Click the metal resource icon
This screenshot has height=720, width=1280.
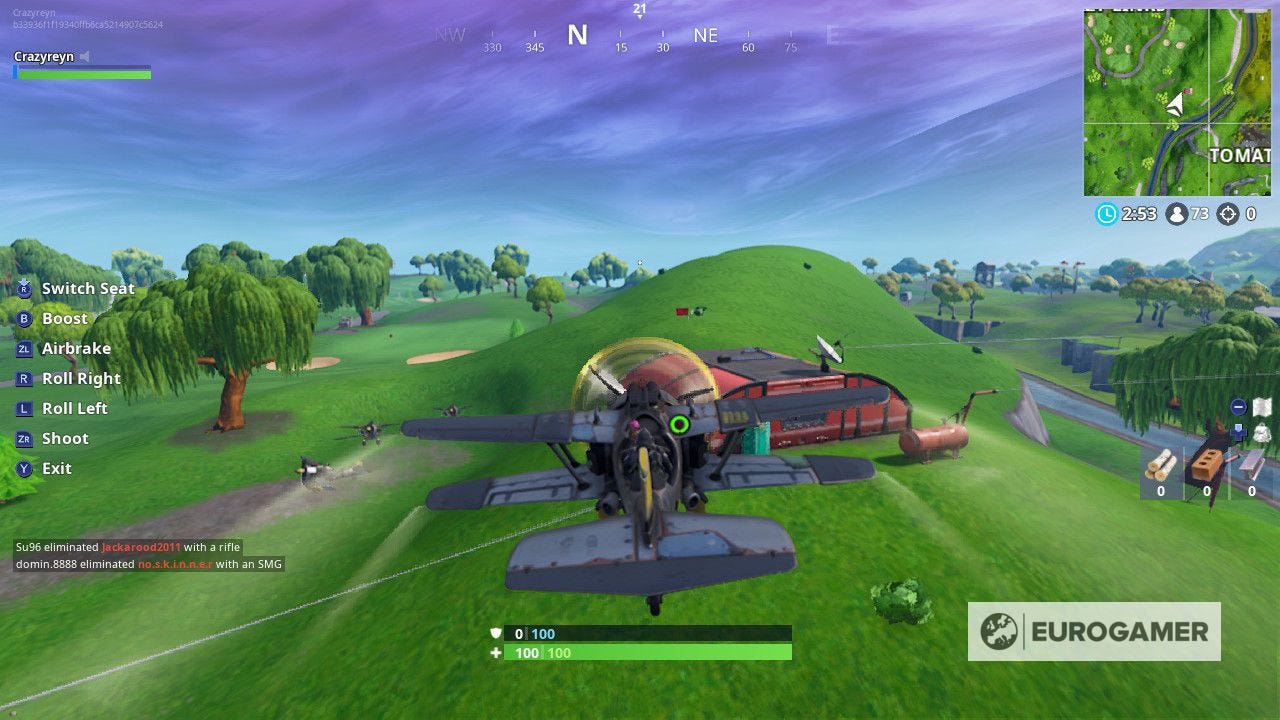pos(1250,463)
